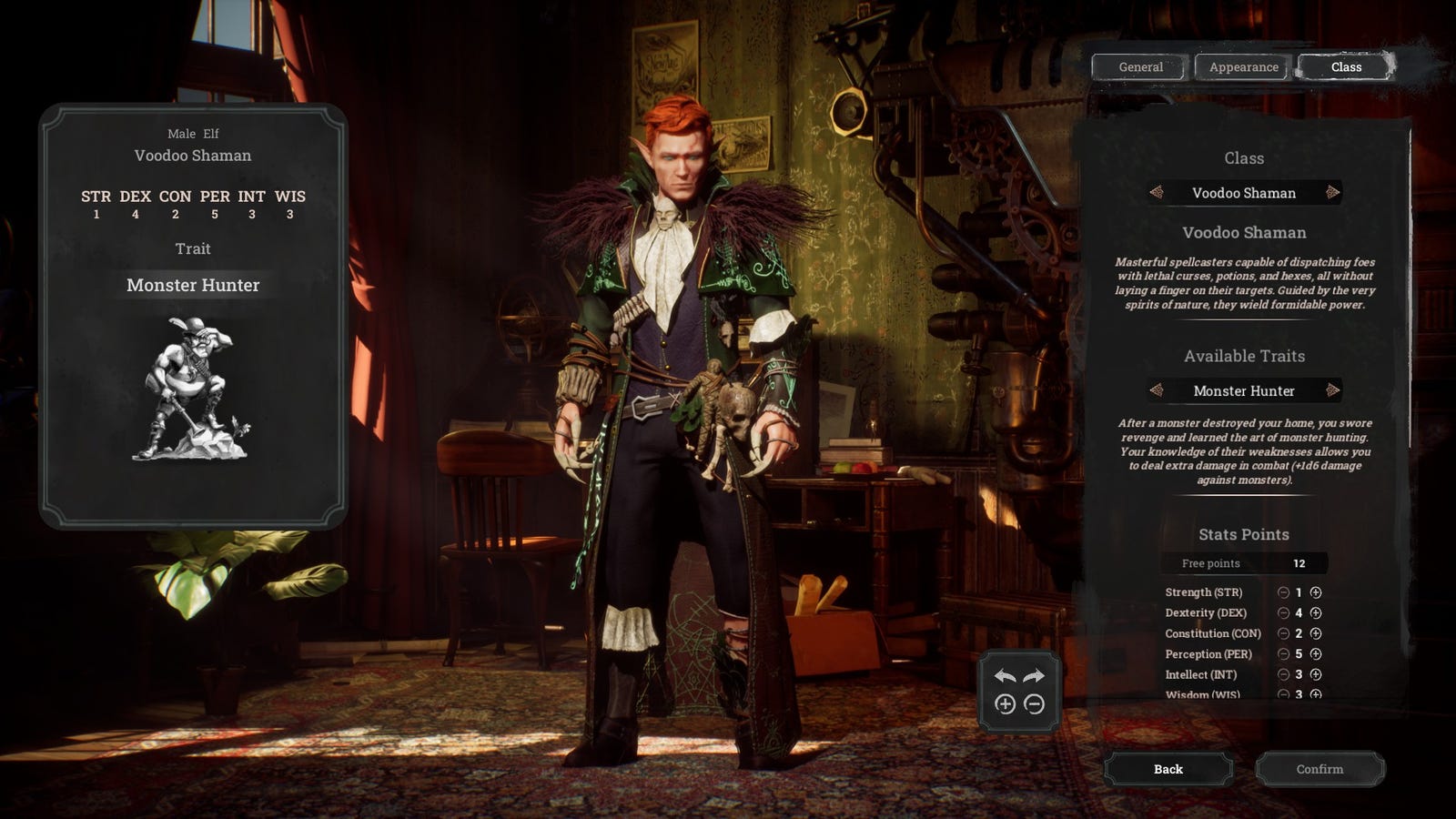The width and height of the screenshot is (1456, 819).
Task: Go back with the Back button
Action: tap(1168, 769)
